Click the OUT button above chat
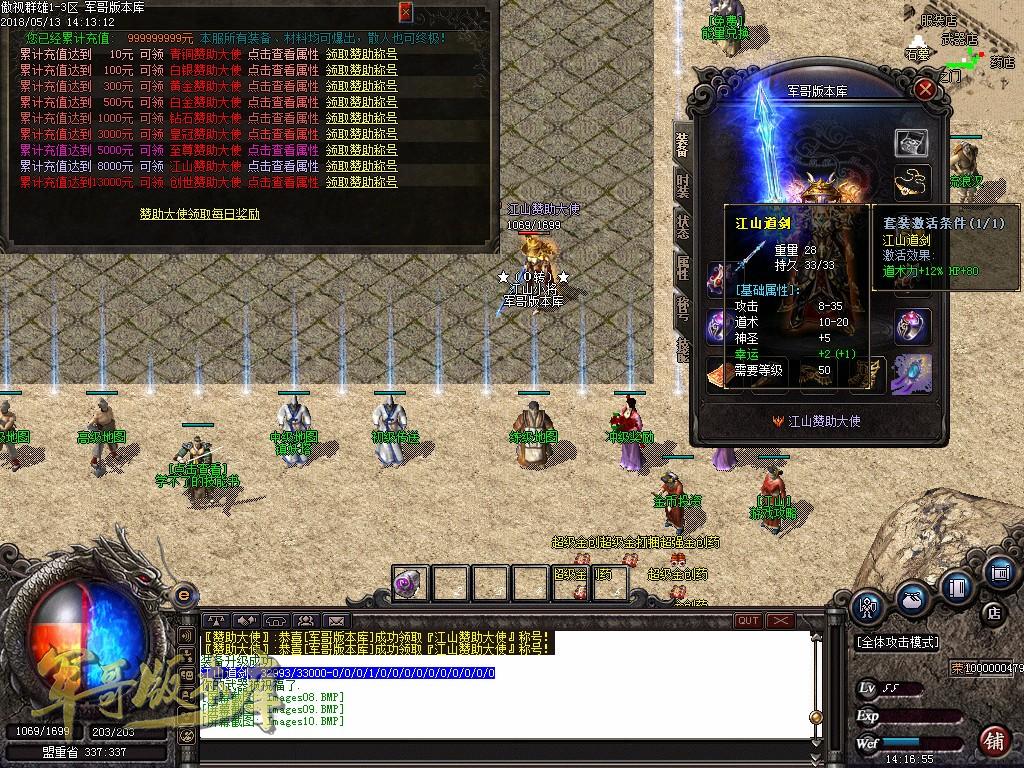1024x768 pixels. 747,621
